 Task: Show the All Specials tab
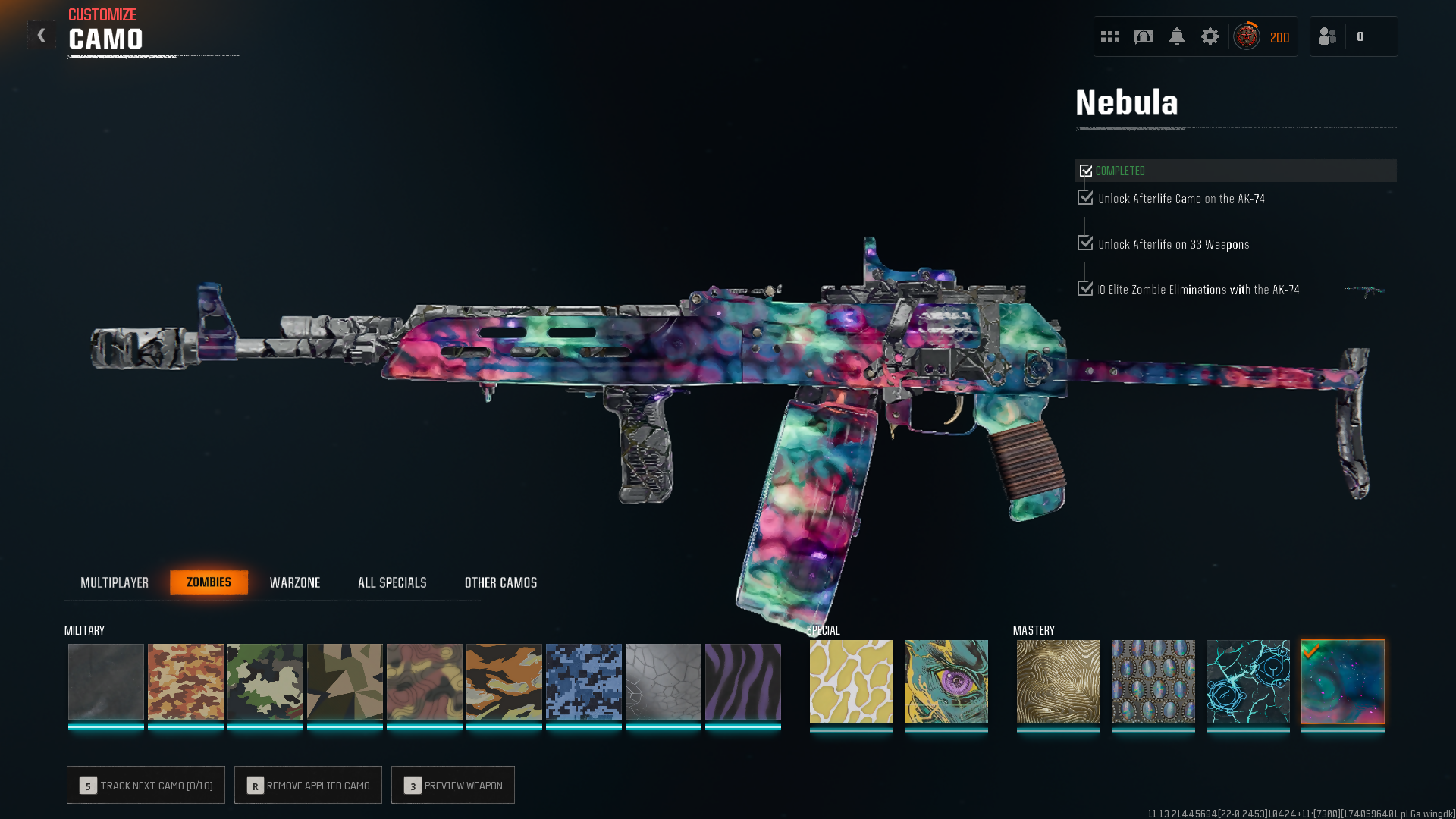392,582
